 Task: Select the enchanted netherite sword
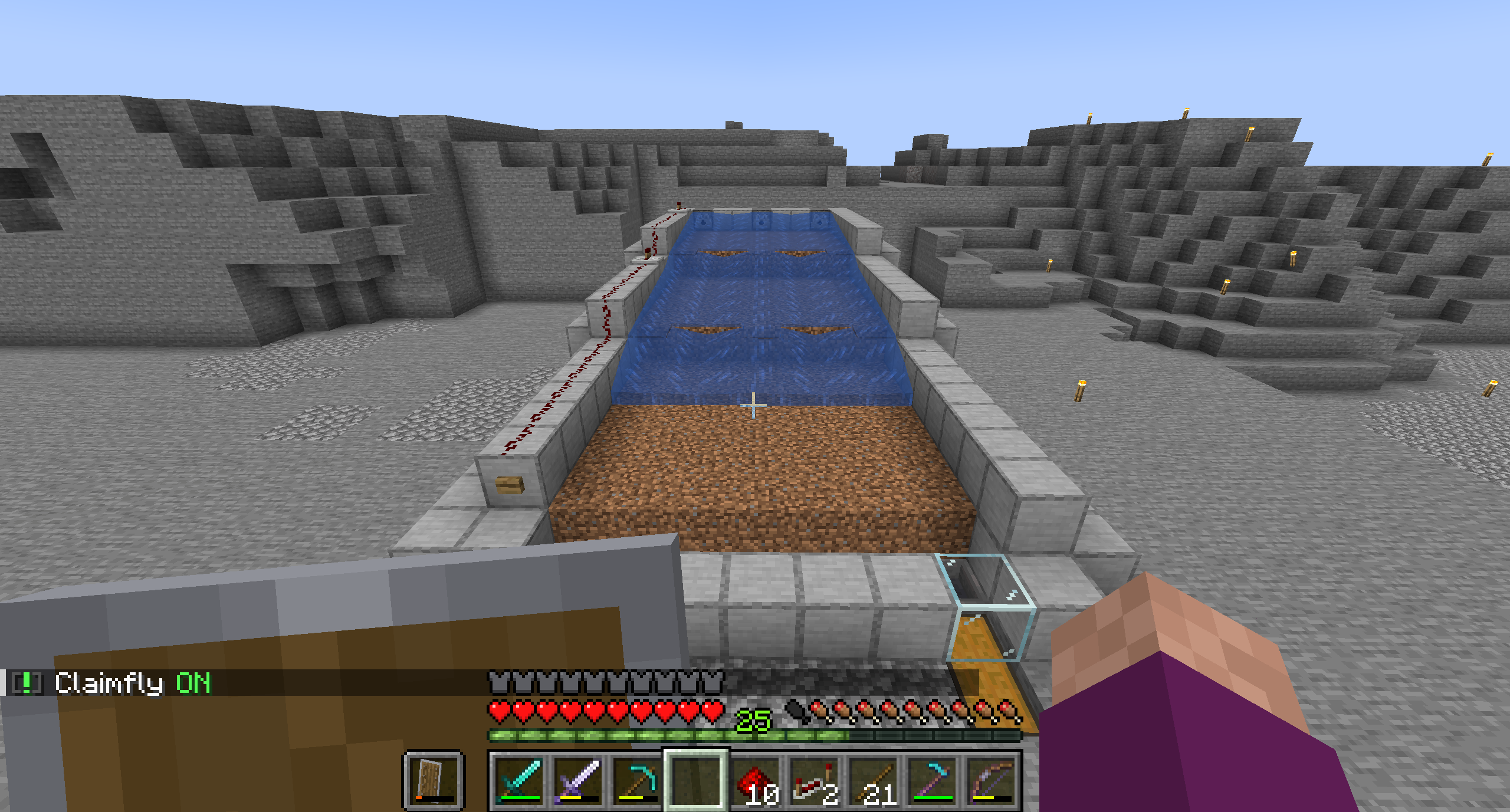pyautogui.click(x=579, y=781)
